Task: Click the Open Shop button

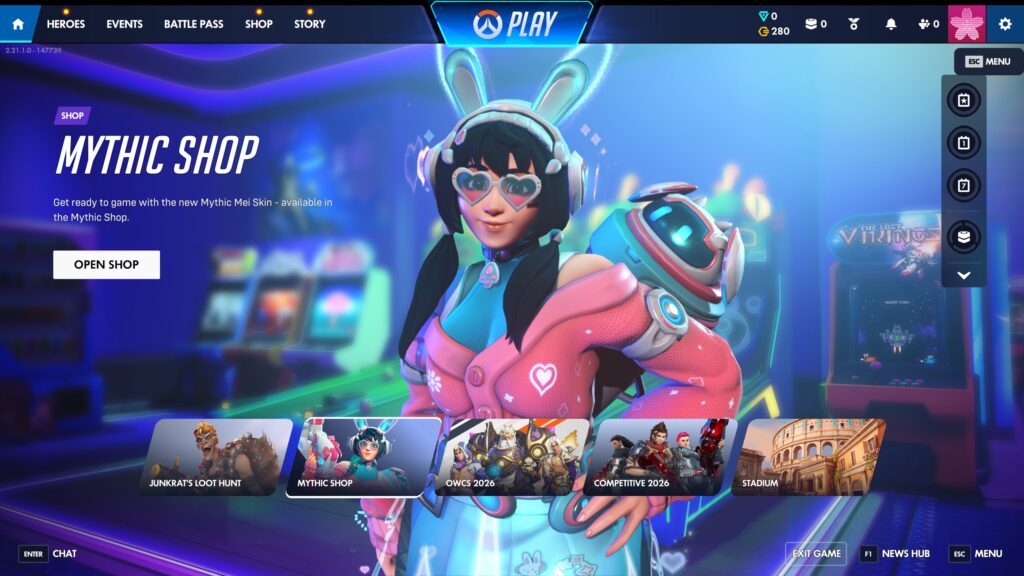Action: pos(106,265)
